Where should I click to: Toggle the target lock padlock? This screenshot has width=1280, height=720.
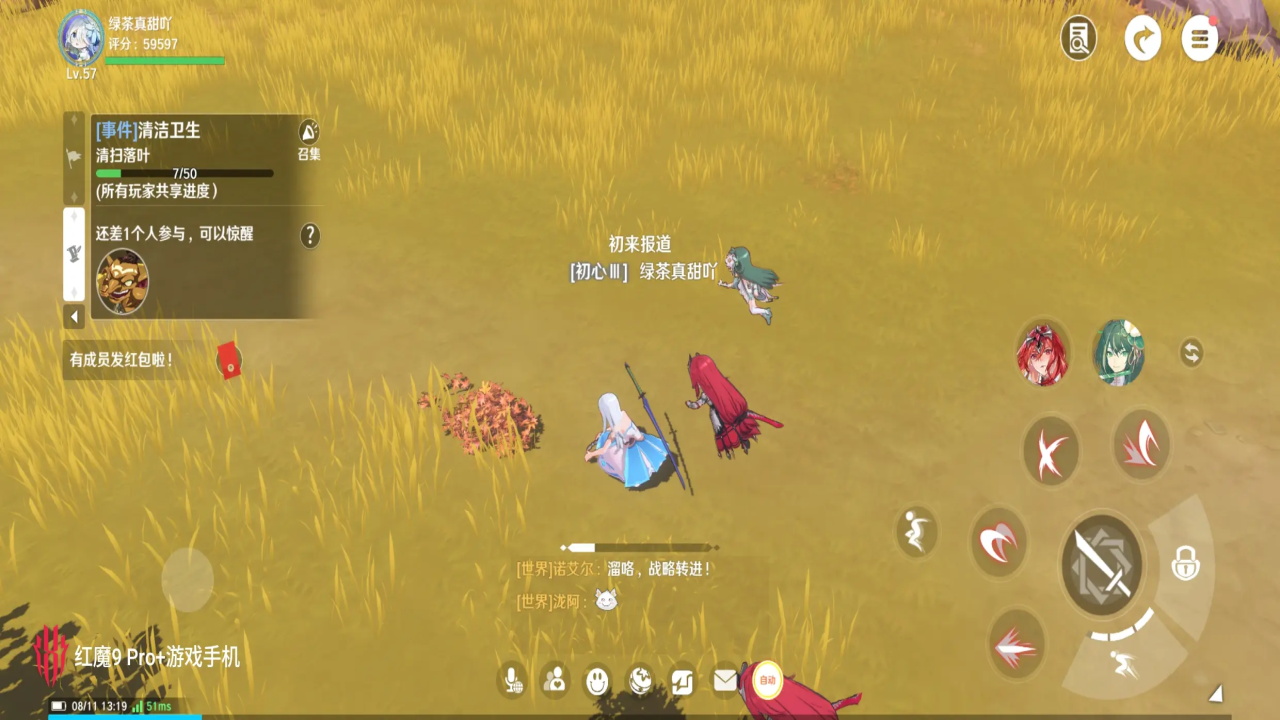point(1185,565)
